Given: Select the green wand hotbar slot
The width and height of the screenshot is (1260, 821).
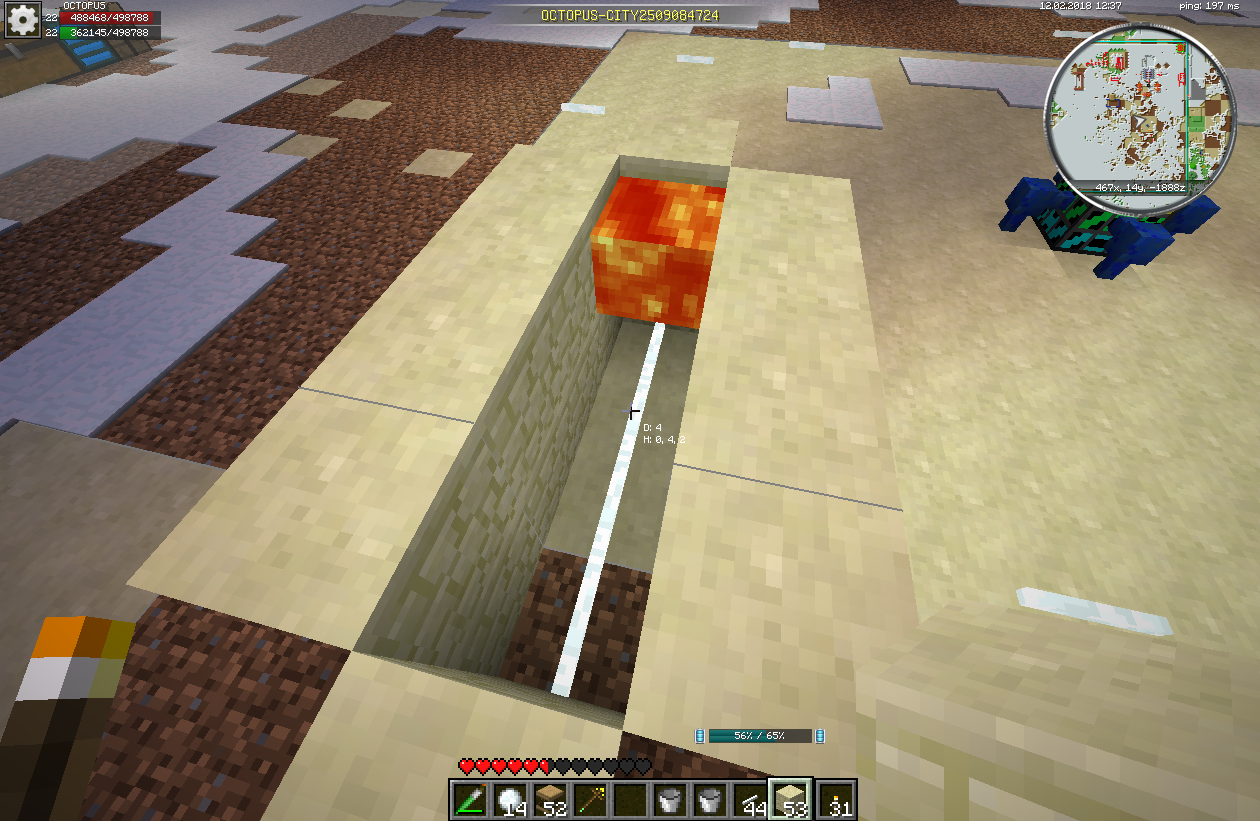Looking at the screenshot, I should pos(470,800).
